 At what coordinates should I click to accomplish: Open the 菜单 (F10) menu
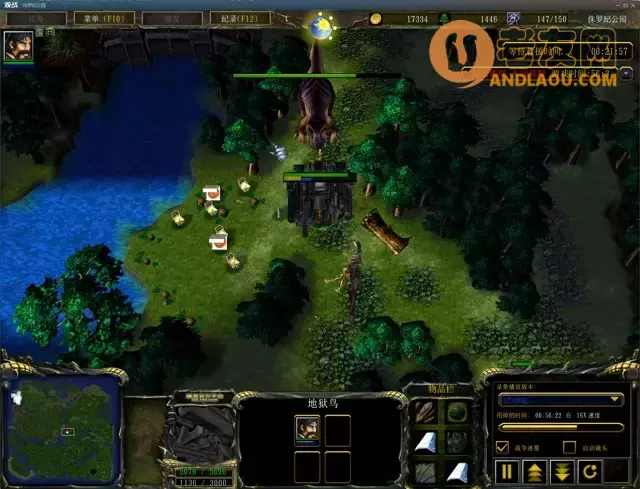tap(103, 18)
